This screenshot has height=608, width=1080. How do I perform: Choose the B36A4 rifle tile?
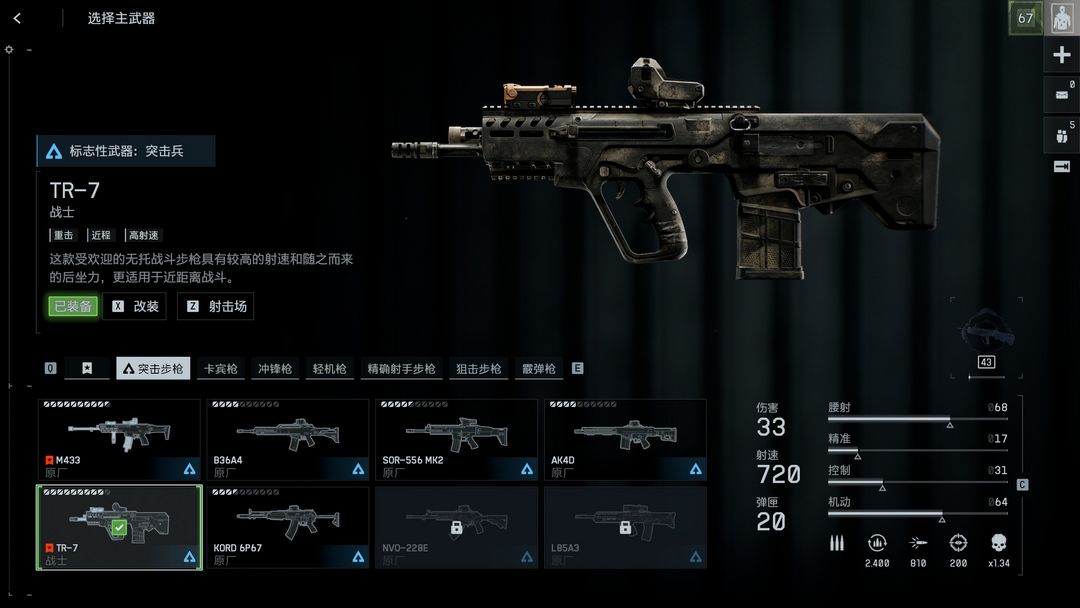click(288, 440)
